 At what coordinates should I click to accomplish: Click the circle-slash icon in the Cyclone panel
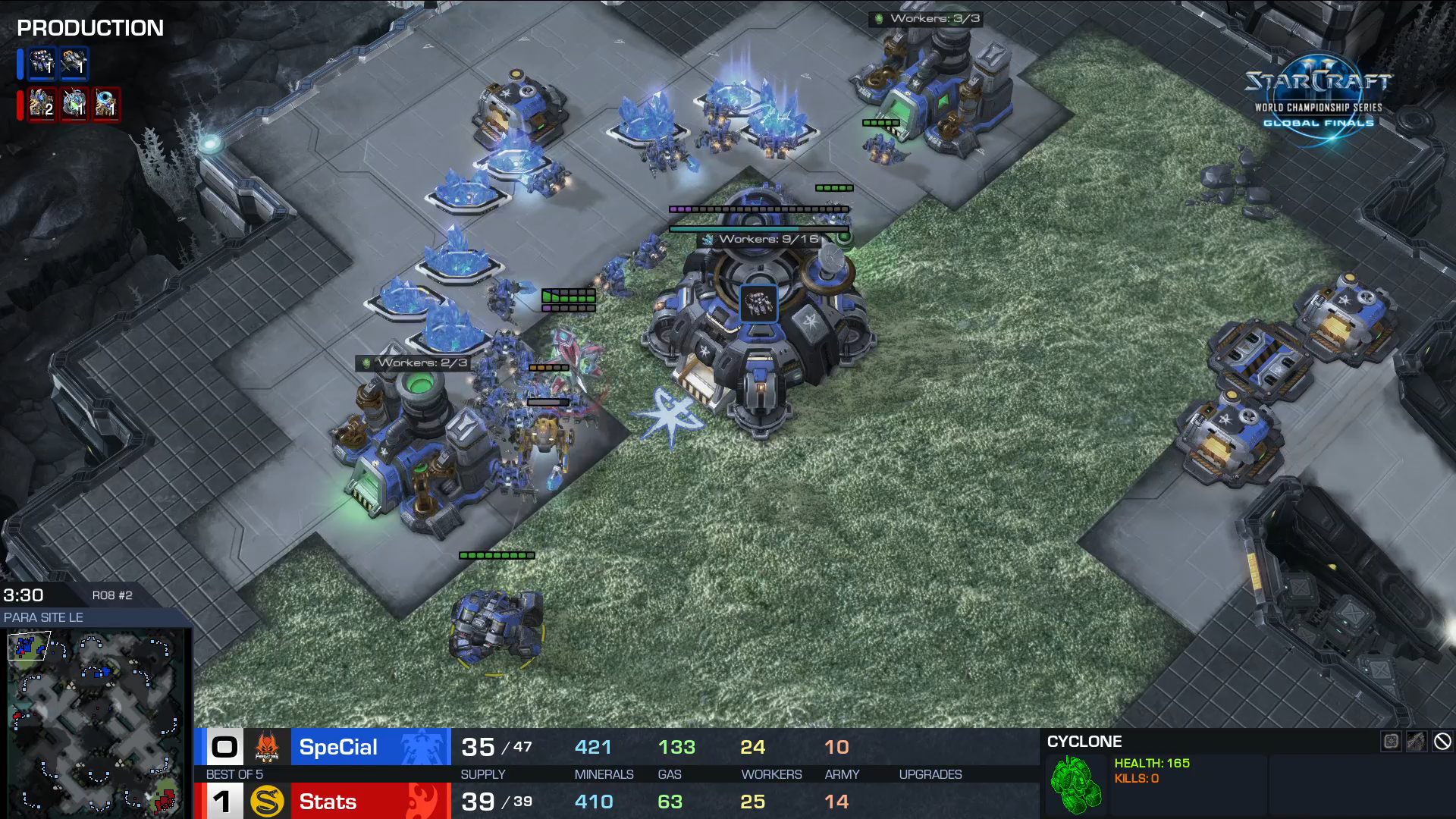point(1442,742)
